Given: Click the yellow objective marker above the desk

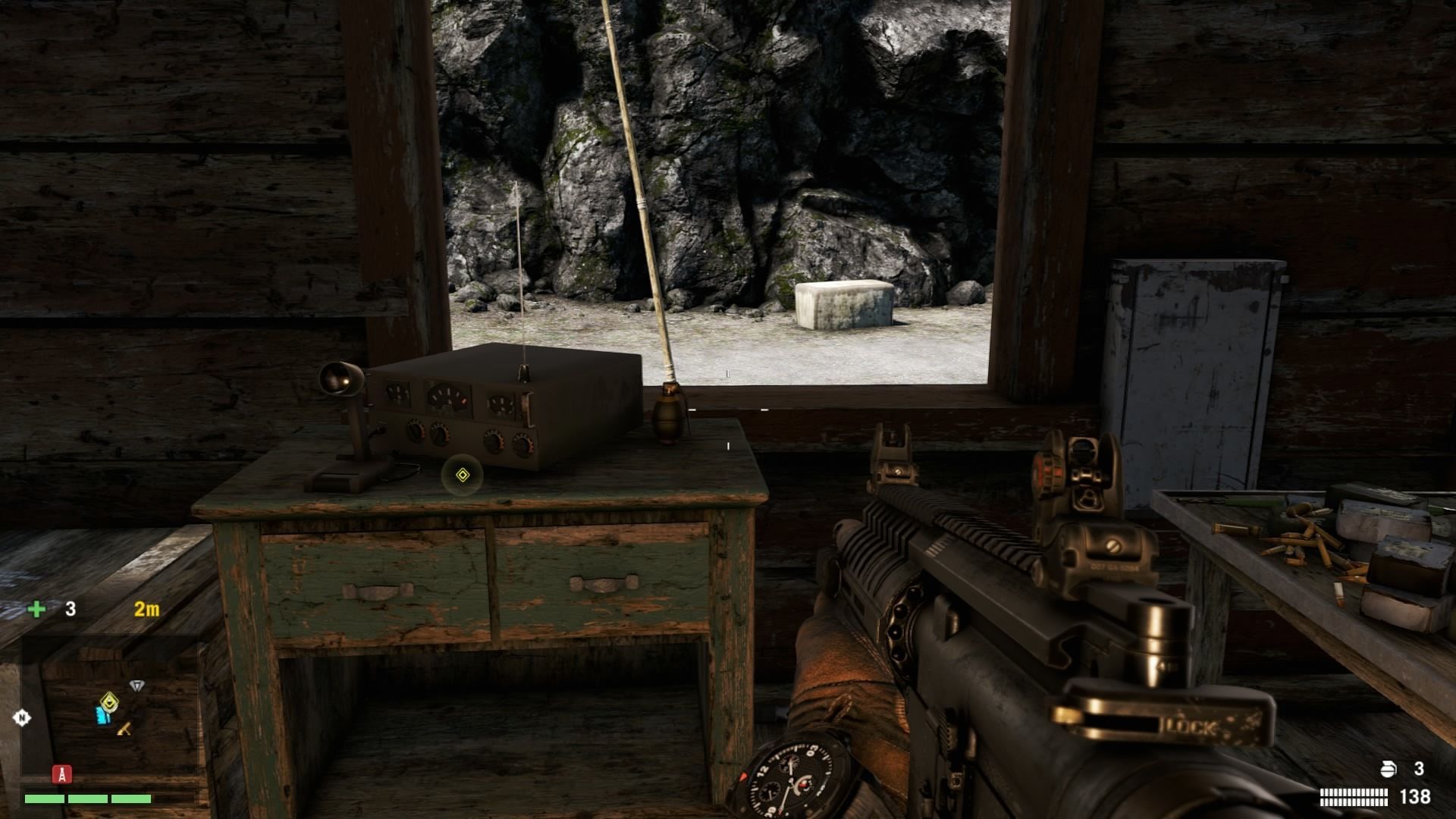Looking at the screenshot, I should point(463,475).
